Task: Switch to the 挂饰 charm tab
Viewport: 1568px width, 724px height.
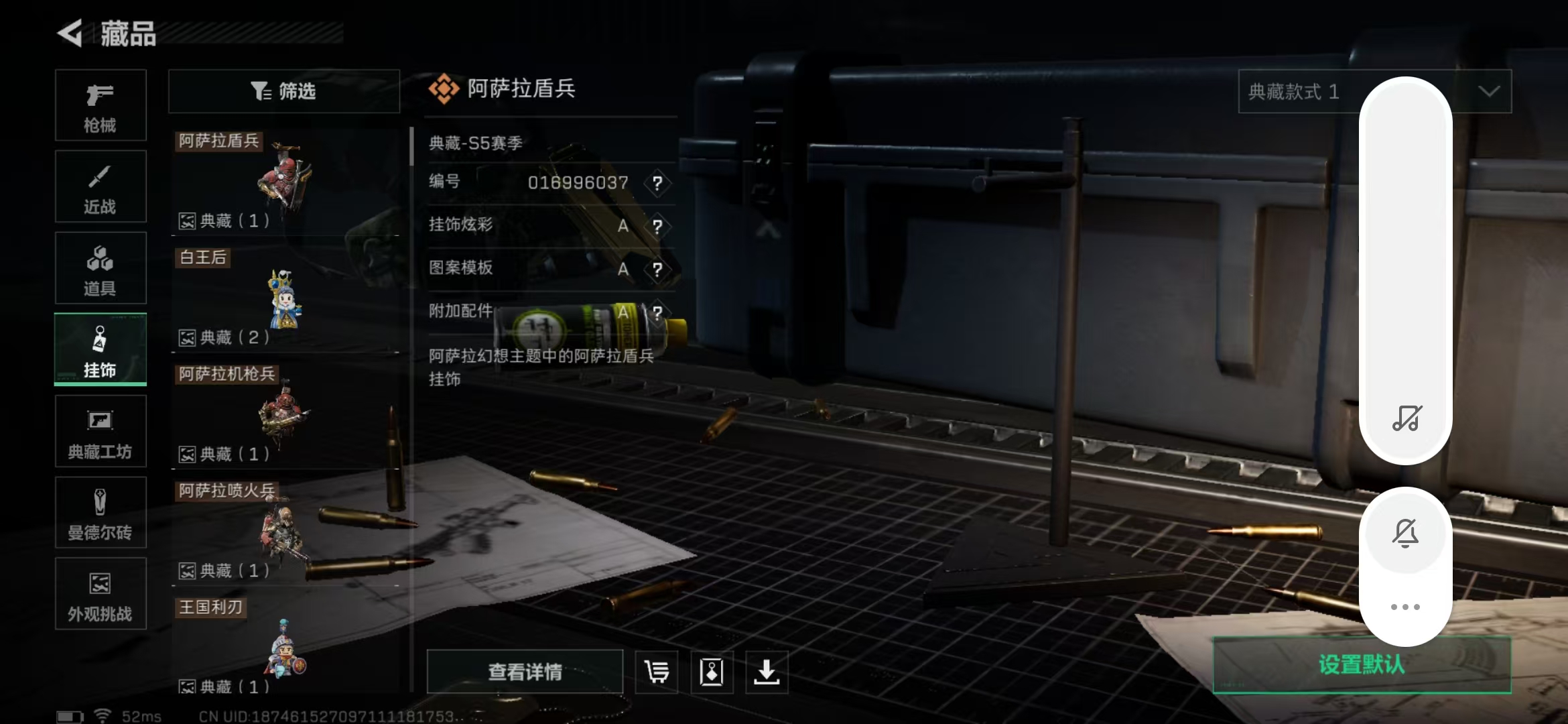Action: click(x=101, y=349)
